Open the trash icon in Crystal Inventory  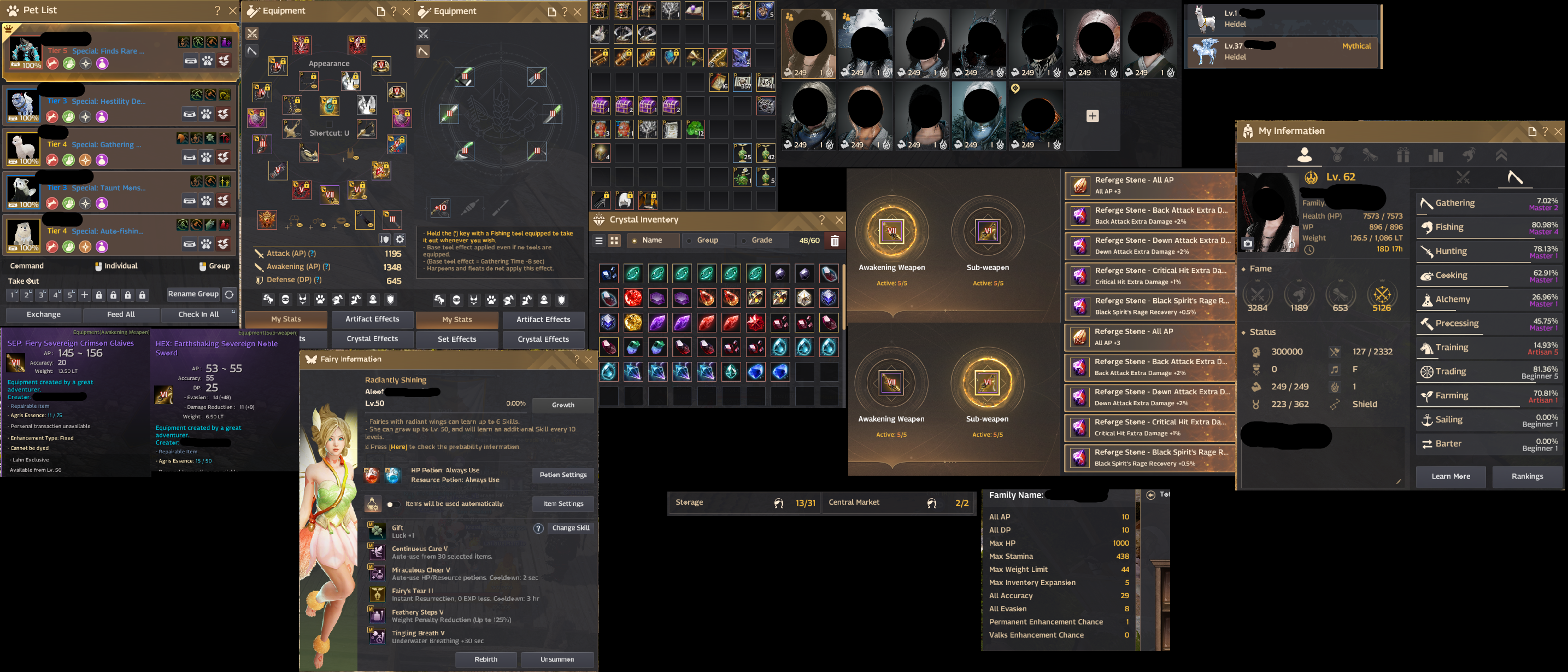coord(835,240)
